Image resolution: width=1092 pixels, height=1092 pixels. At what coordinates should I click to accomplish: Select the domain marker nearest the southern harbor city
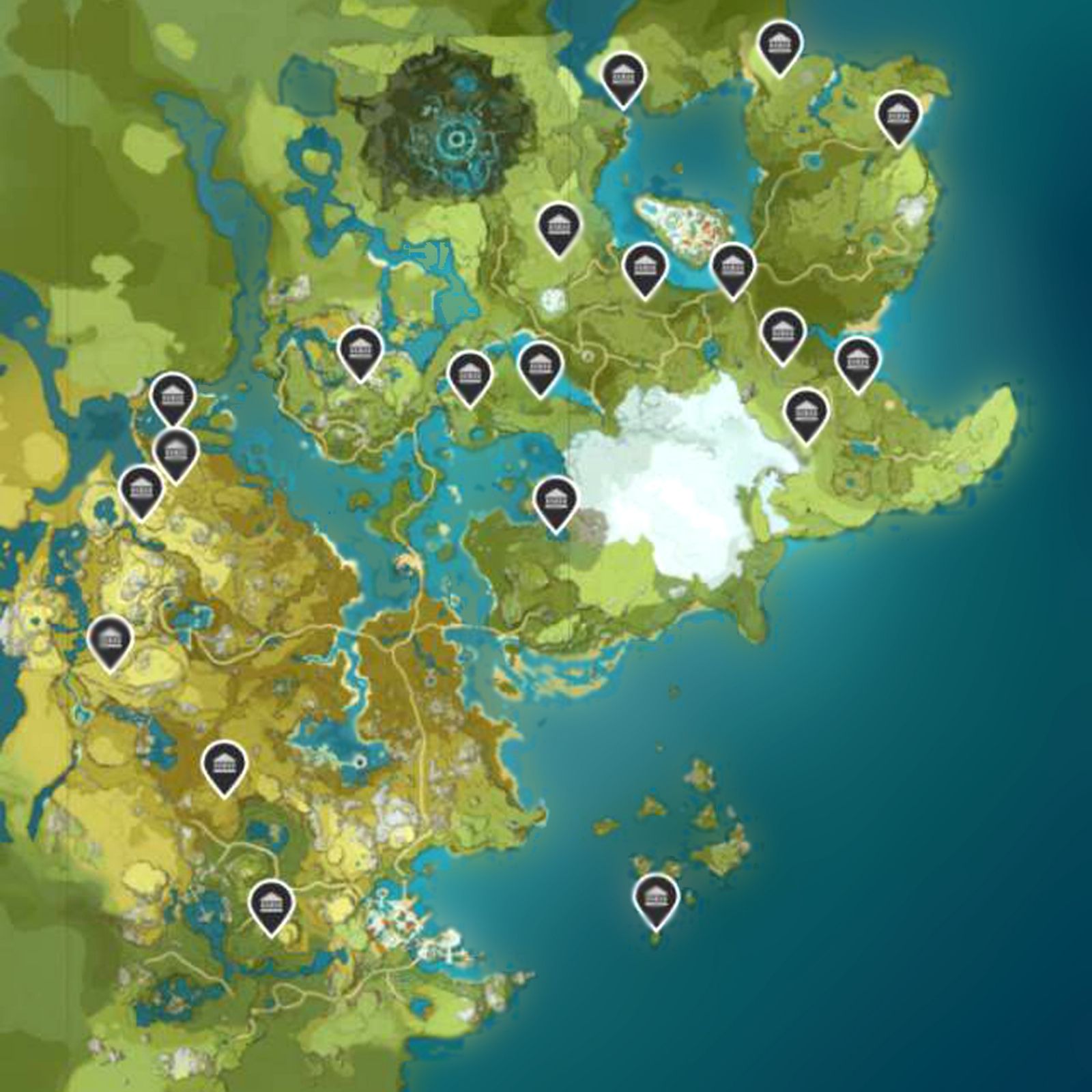point(271,902)
